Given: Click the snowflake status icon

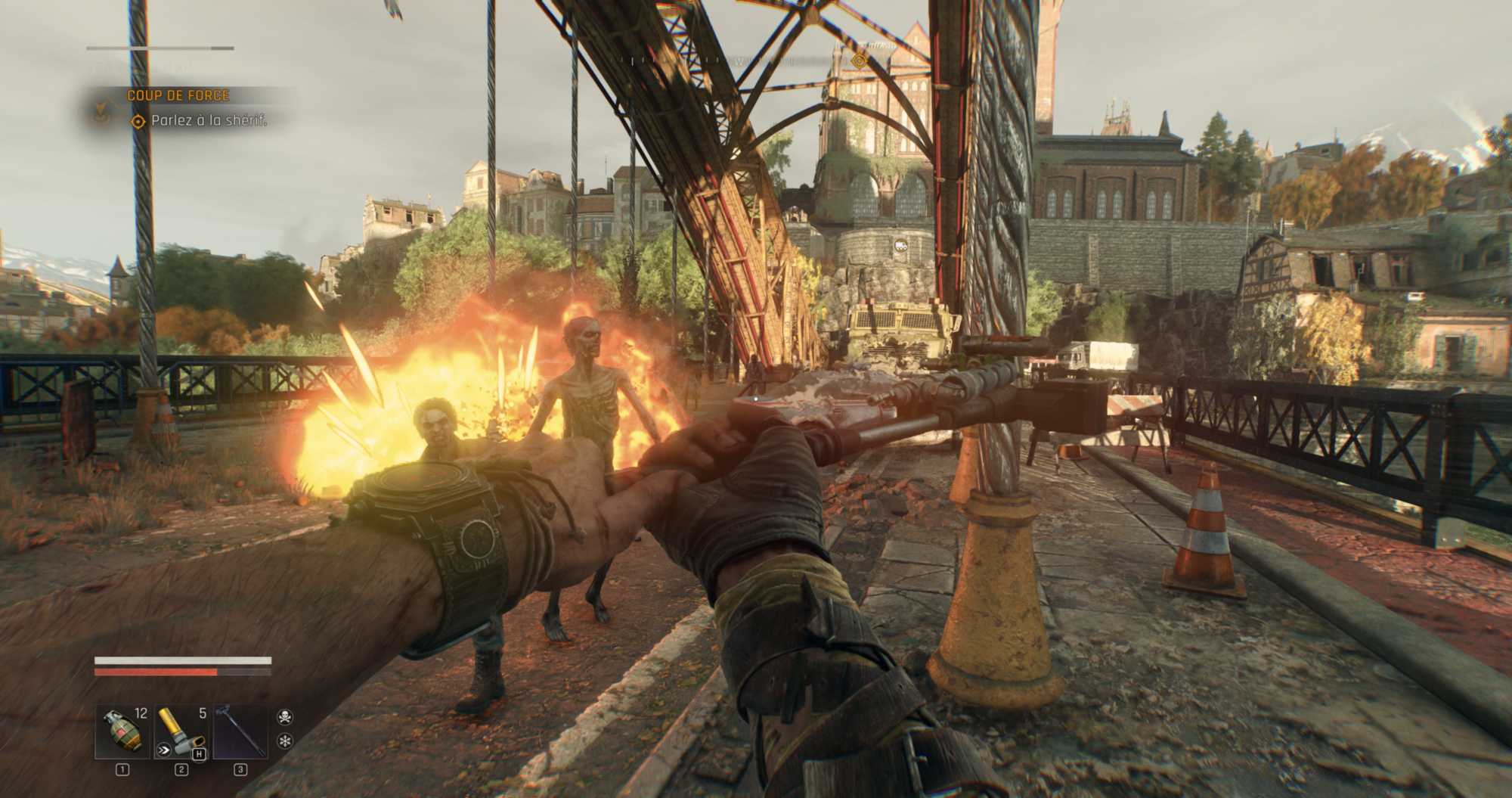Looking at the screenshot, I should click(285, 741).
